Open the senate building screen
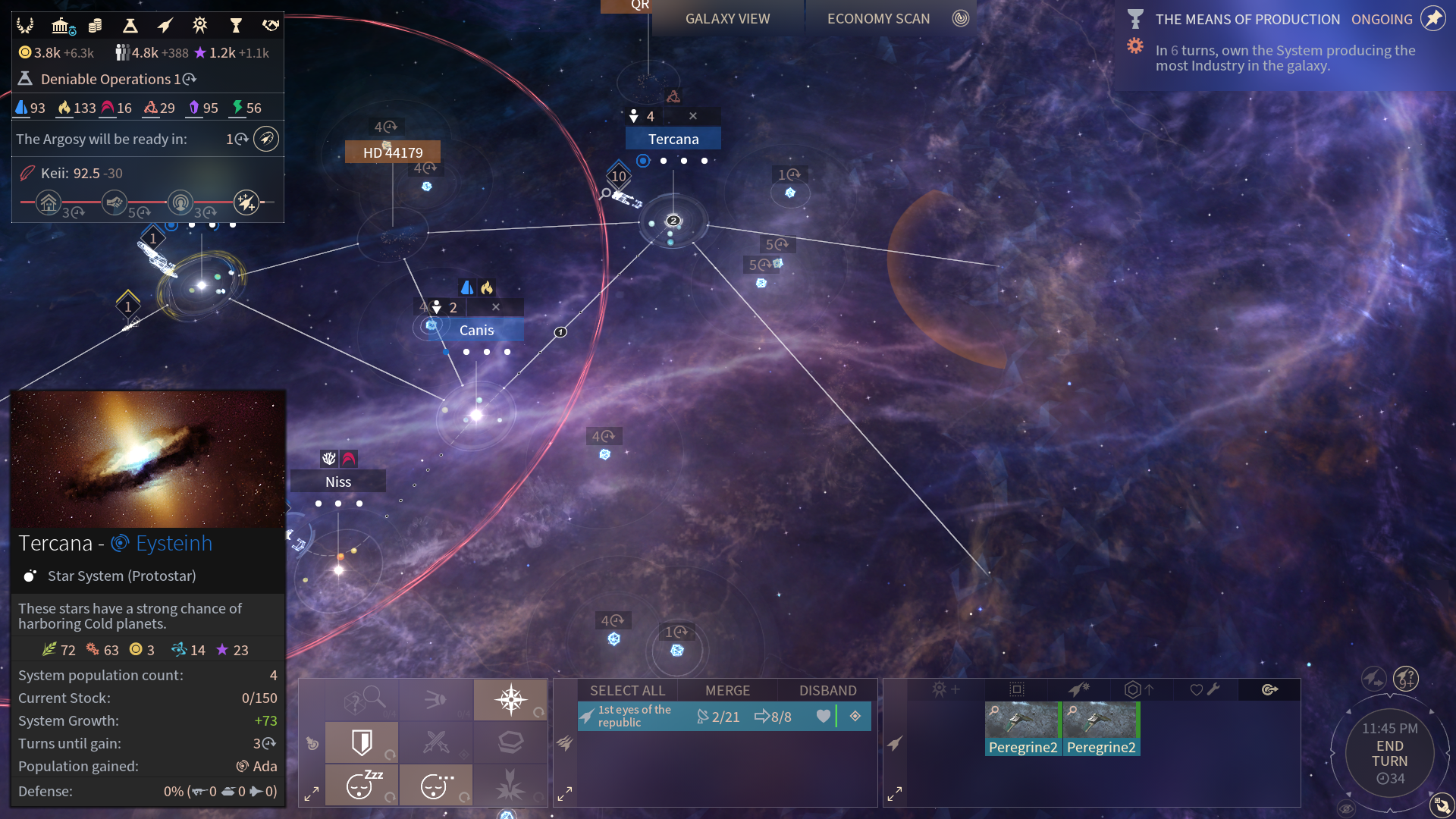Viewport: 1456px width, 819px height. click(x=61, y=26)
